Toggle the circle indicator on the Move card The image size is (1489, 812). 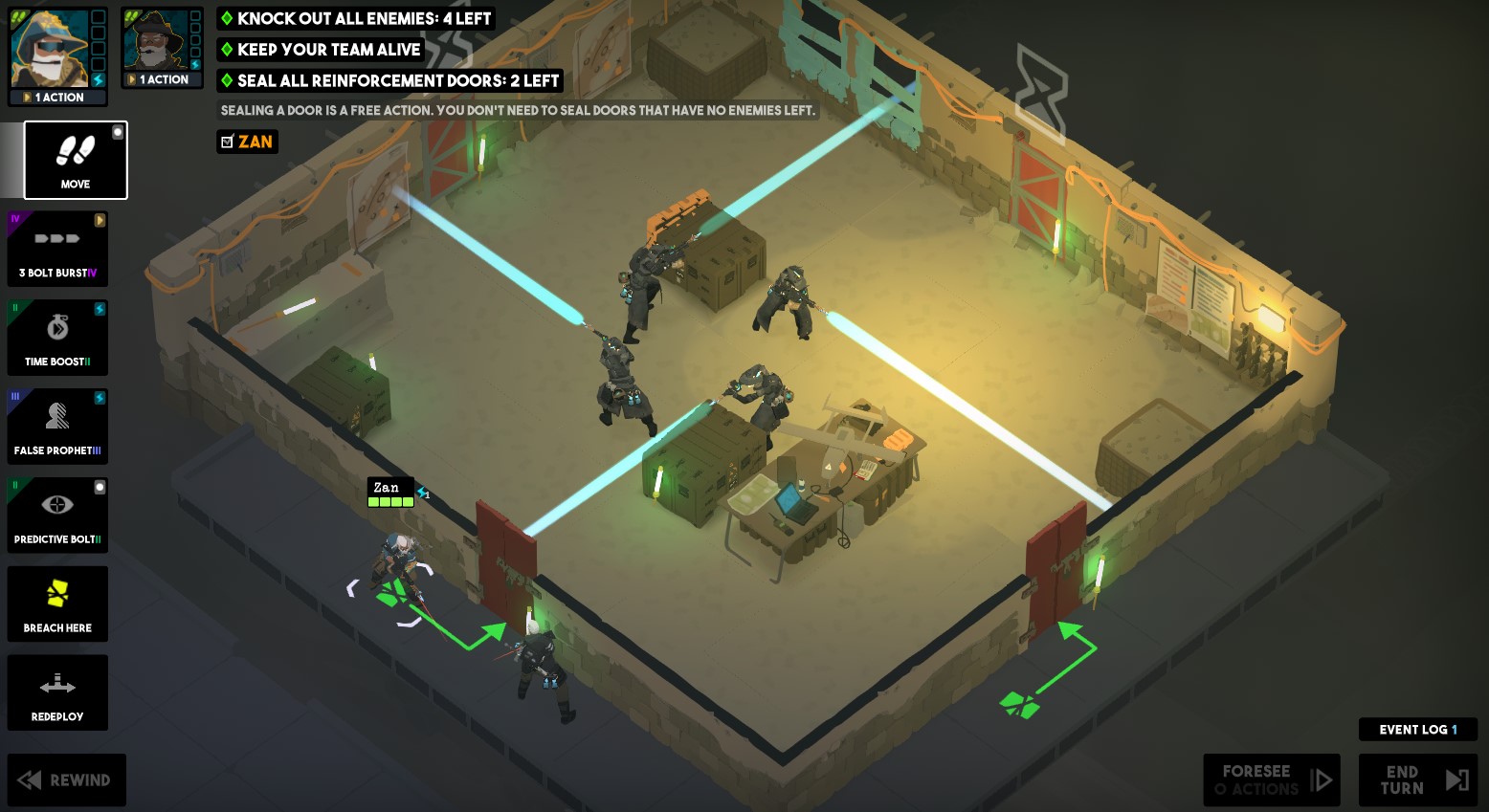[119, 132]
